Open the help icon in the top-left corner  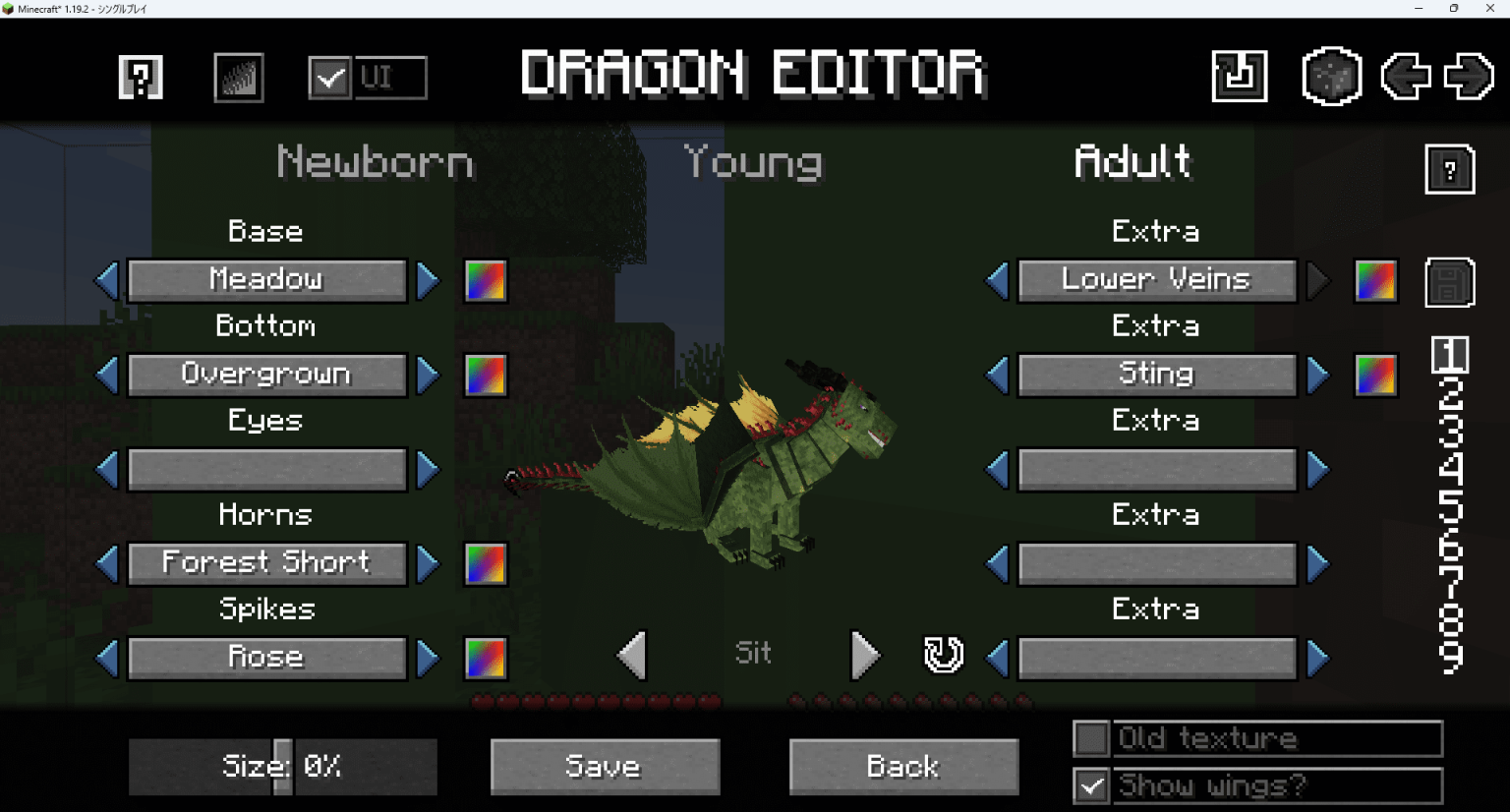(140, 78)
